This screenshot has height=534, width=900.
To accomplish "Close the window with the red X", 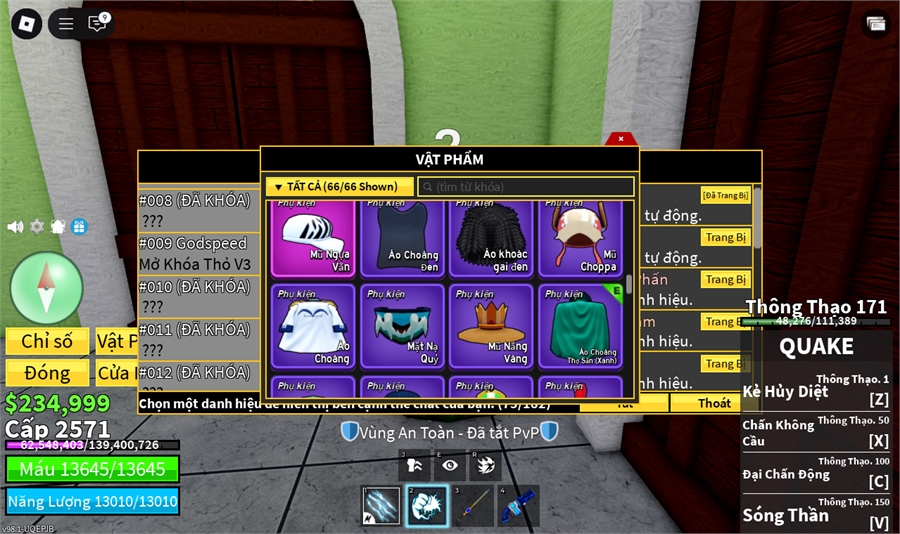I will (621, 139).
